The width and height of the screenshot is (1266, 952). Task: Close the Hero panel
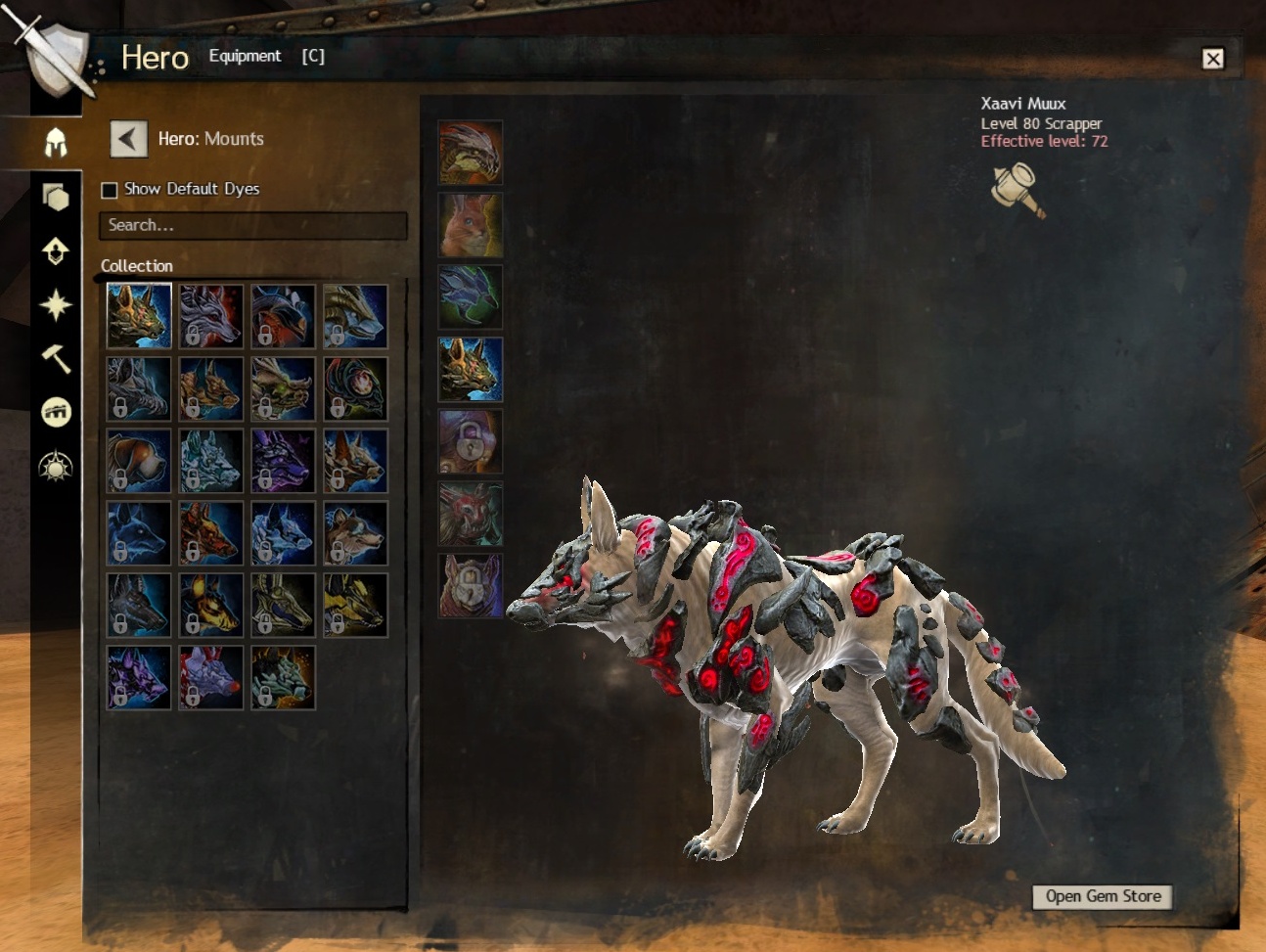[x=1212, y=59]
